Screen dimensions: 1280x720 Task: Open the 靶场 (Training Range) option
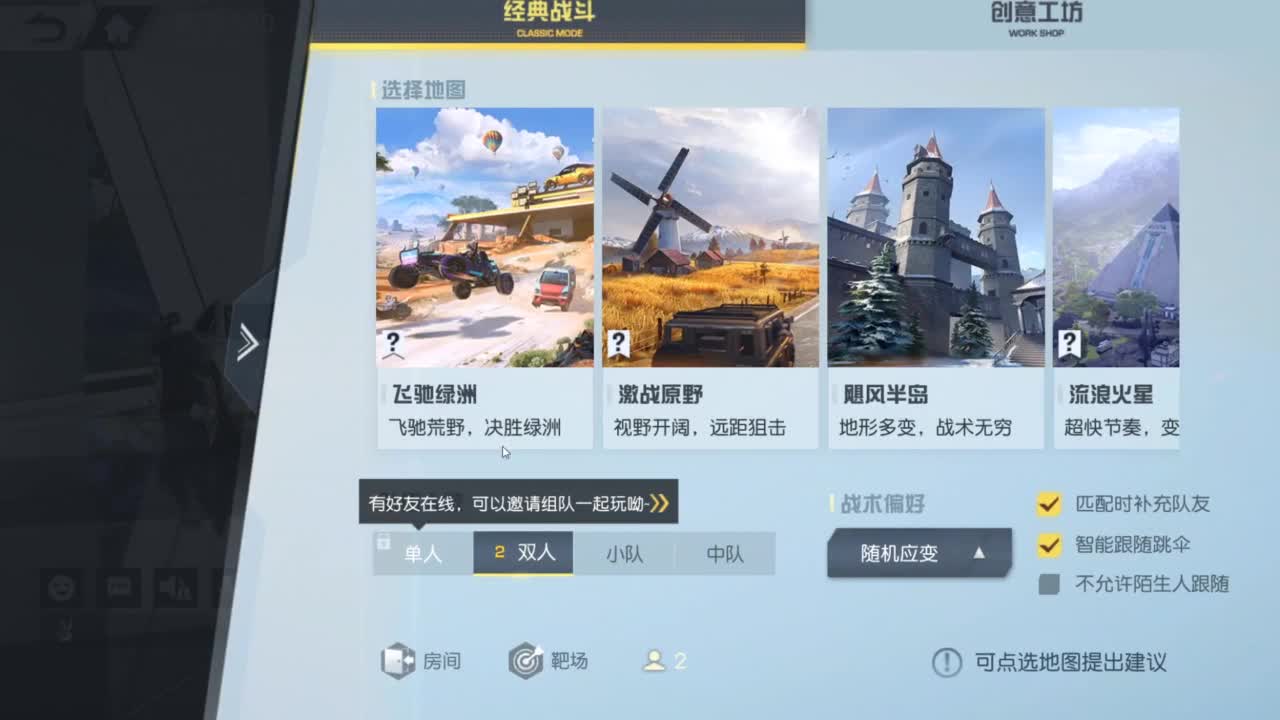pos(550,661)
